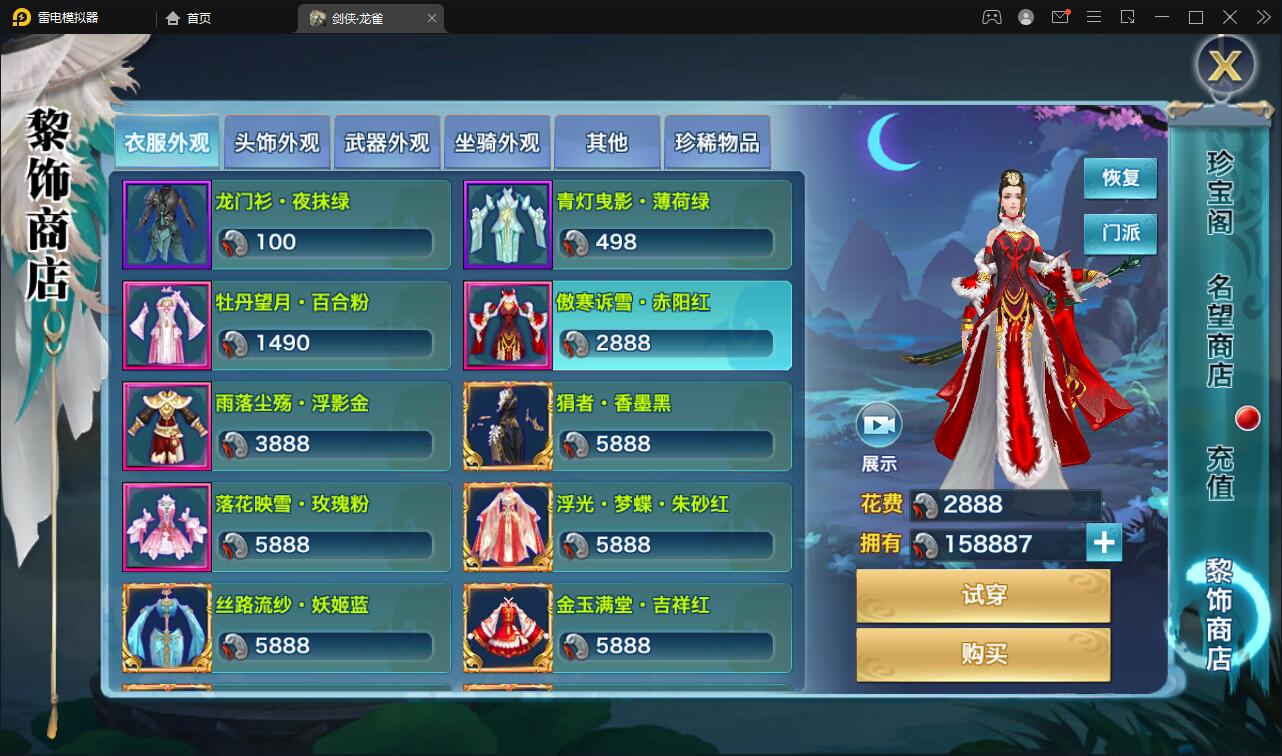
Task: Open the 展示 video preview icon
Action: [x=879, y=426]
